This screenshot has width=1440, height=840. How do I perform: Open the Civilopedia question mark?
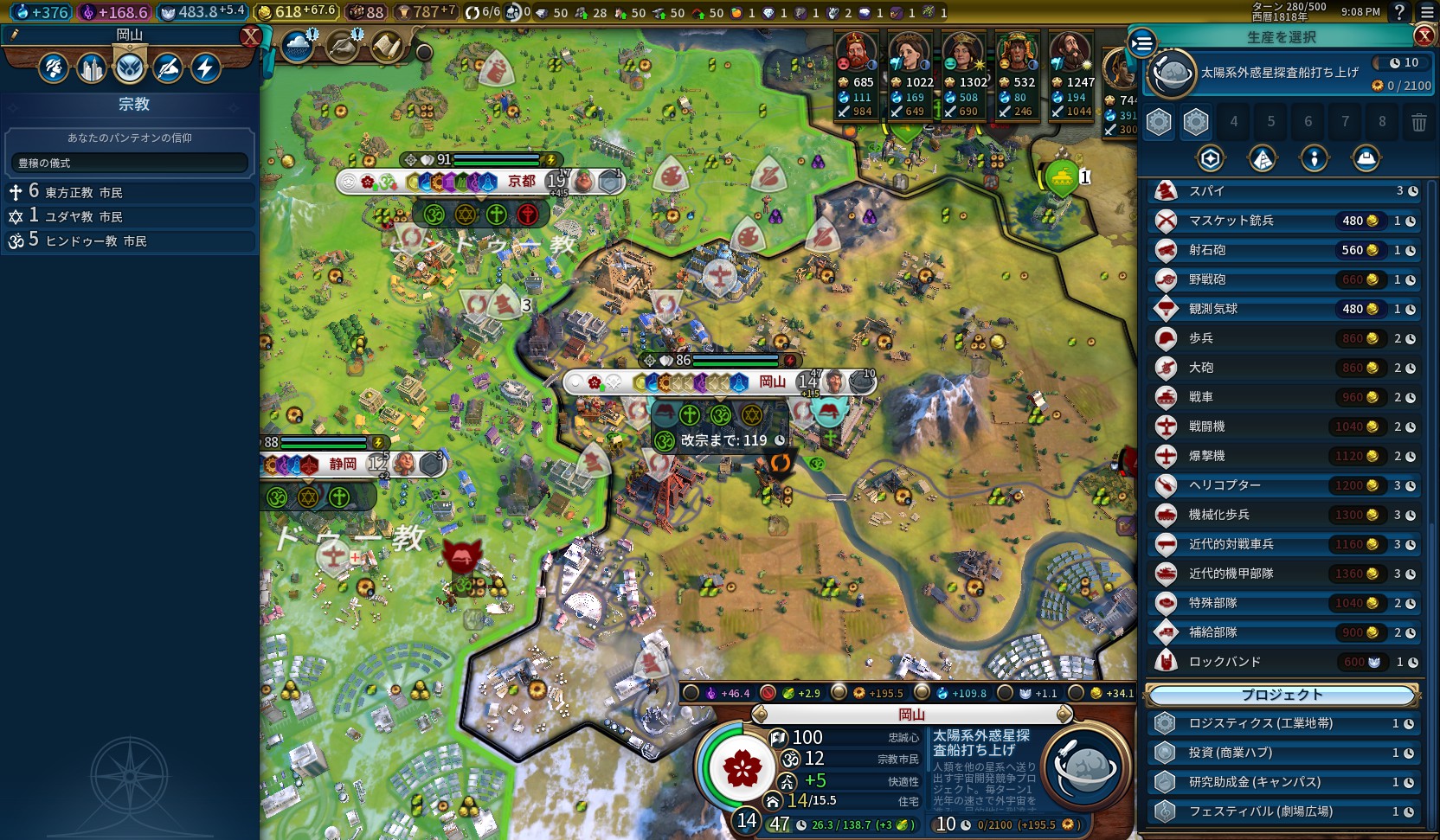(x=1399, y=12)
